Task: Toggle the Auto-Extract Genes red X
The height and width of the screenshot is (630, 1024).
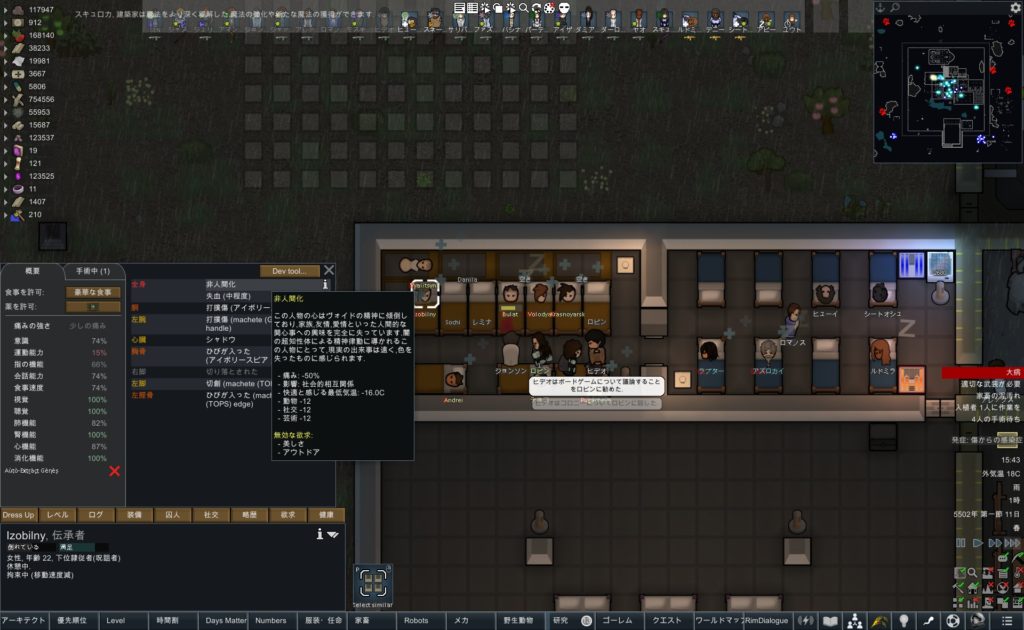Action: pos(114,471)
